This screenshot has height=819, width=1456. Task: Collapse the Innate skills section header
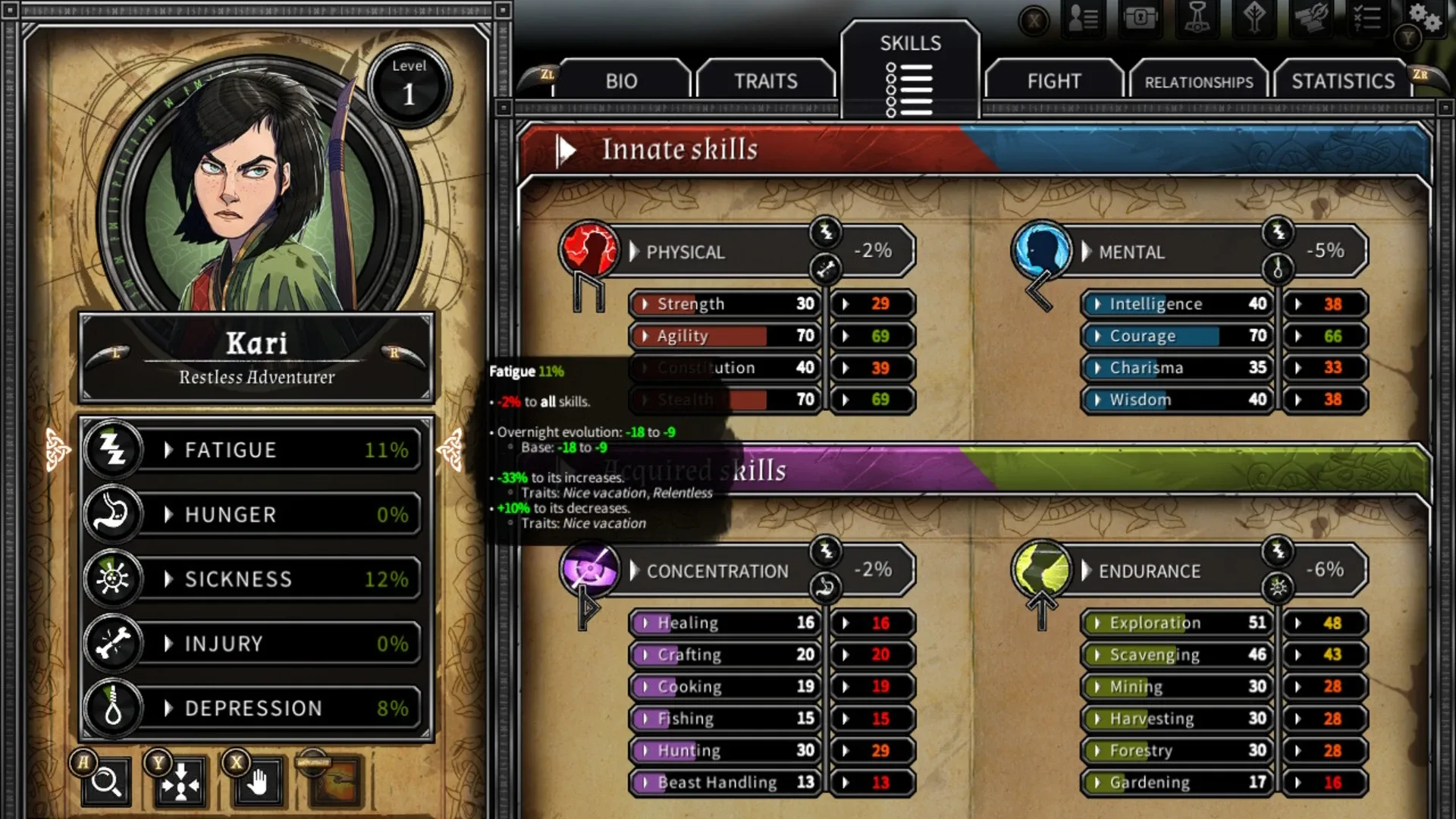click(x=566, y=150)
